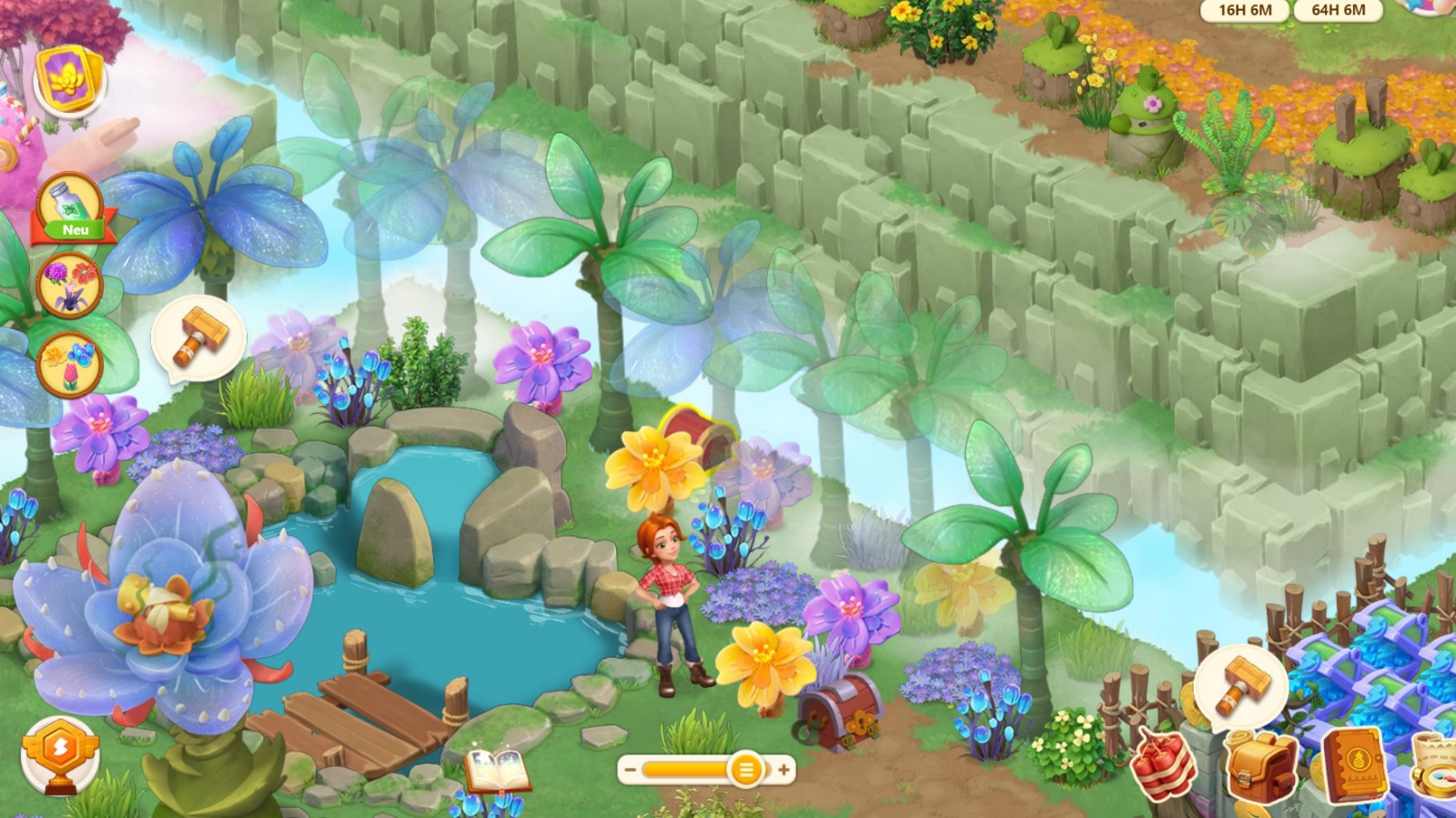The height and width of the screenshot is (818, 1456).
Task: Zoom in with the plus button
Action: click(784, 770)
